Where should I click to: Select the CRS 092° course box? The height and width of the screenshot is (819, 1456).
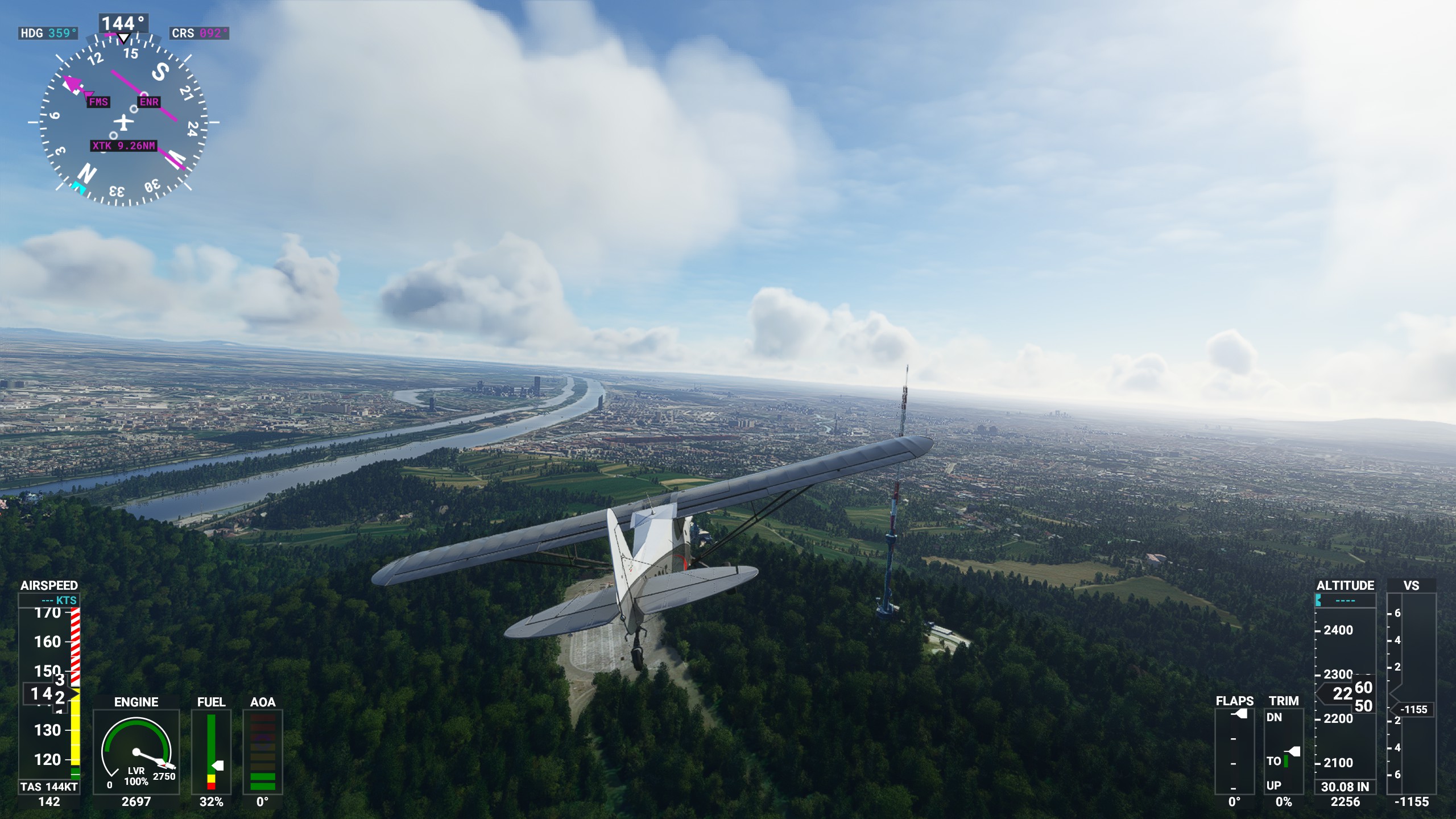click(x=199, y=34)
